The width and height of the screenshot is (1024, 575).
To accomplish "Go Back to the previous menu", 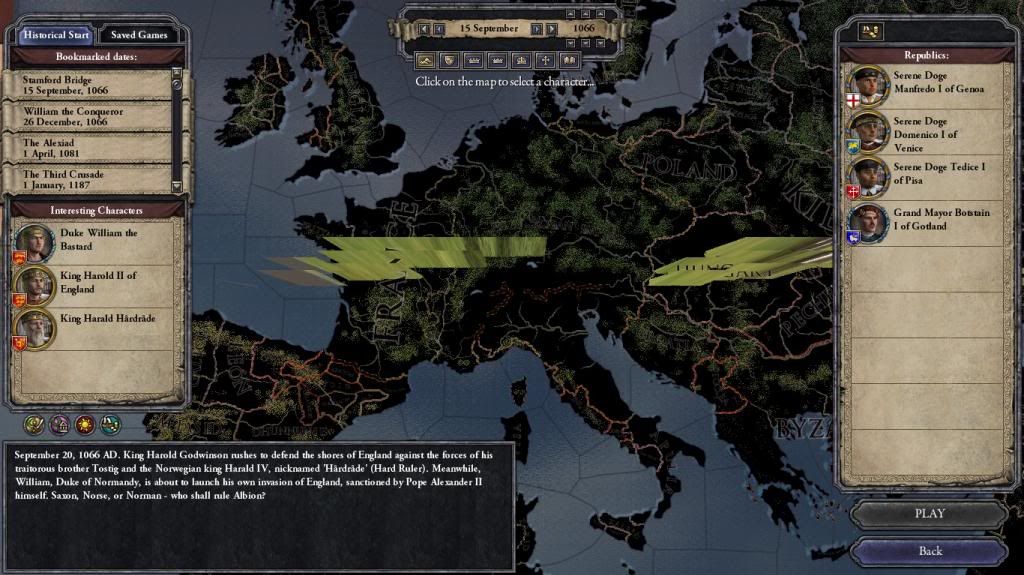I will pyautogui.click(x=929, y=551).
